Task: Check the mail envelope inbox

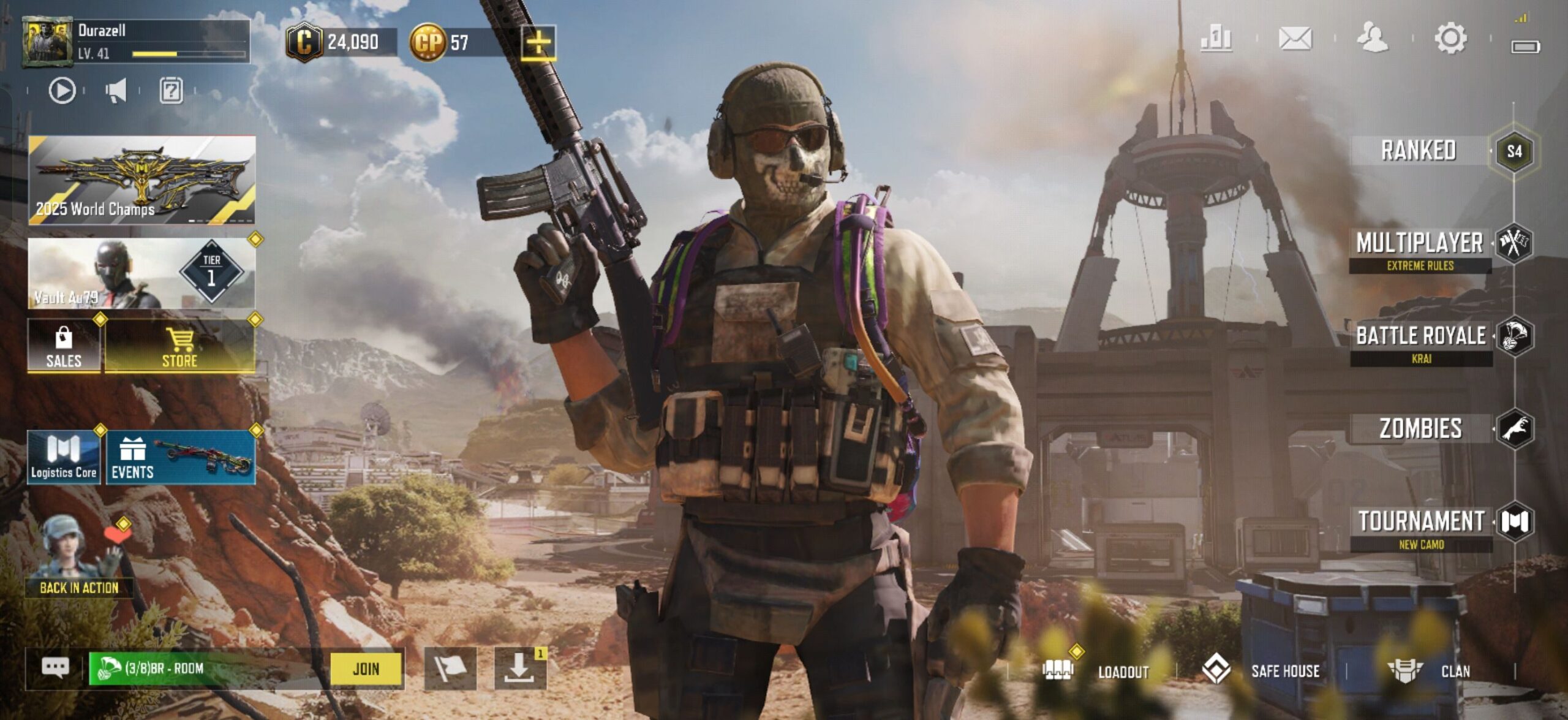Action: [x=1295, y=39]
